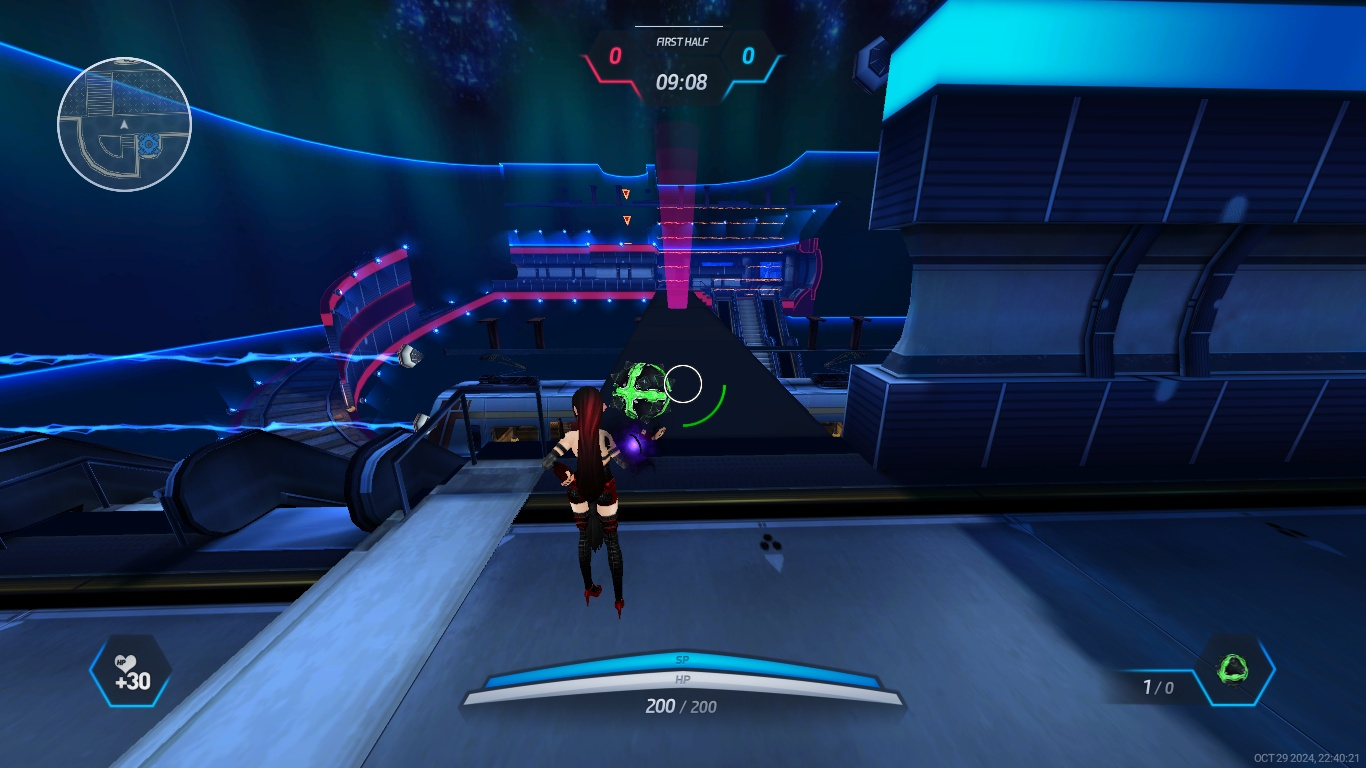Image resolution: width=1366 pixels, height=768 pixels.
Task: Select the HP +30 heart skill icon
Action: (131, 671)
